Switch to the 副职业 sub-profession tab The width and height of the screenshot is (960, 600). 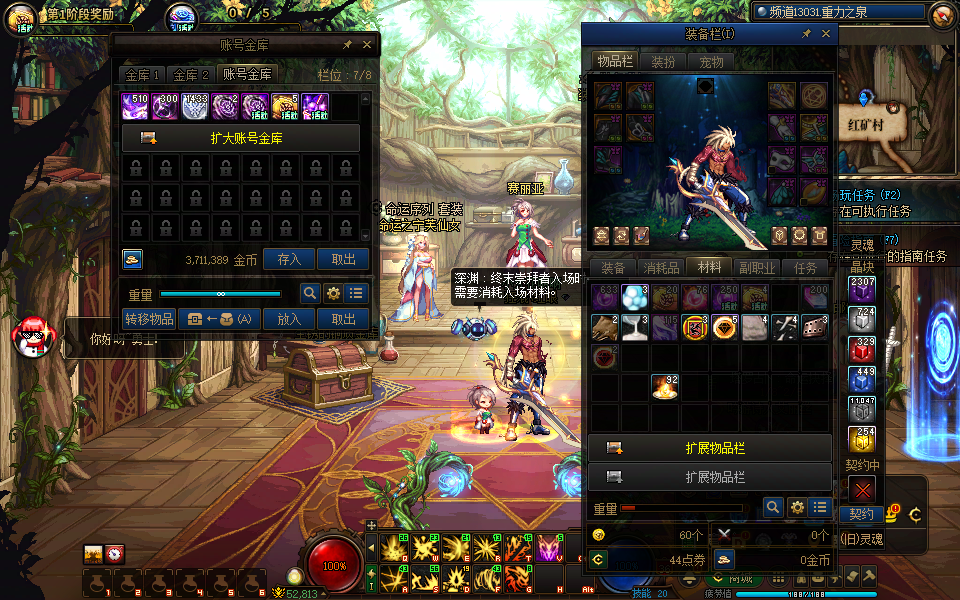[757, 268]
